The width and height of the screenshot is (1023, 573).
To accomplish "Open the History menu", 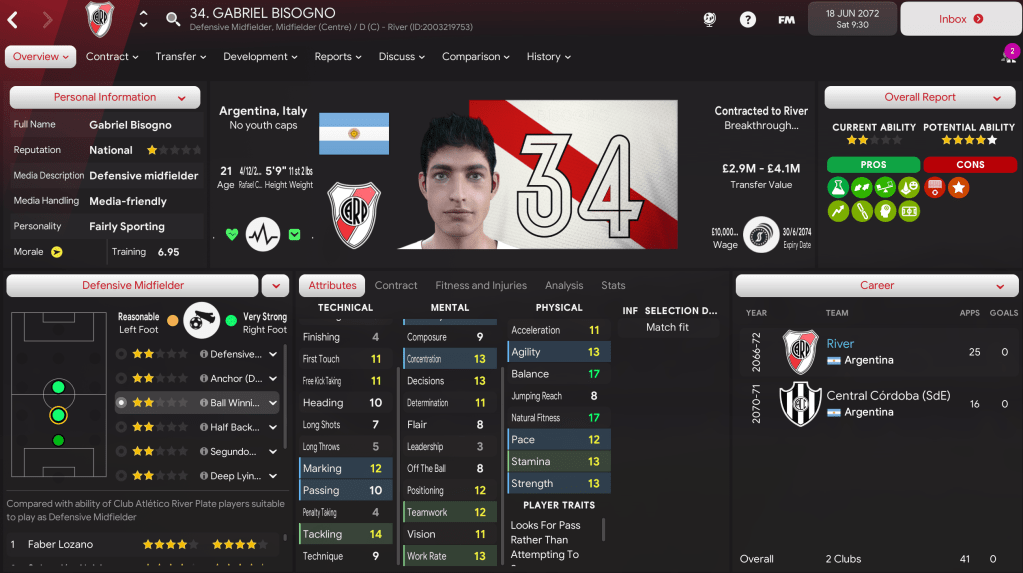I will tap(549, 57).
